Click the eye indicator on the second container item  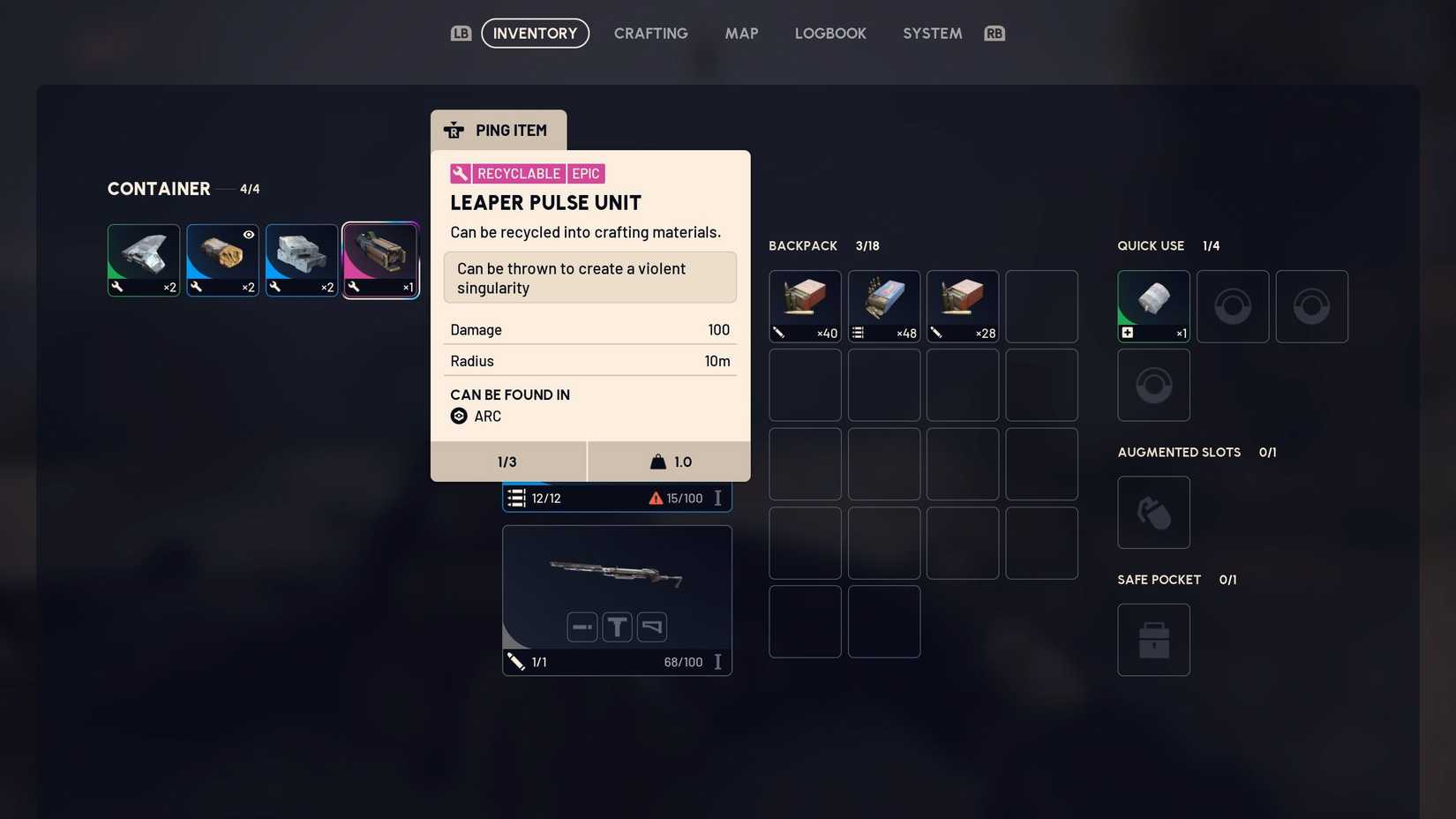[248, 234]
